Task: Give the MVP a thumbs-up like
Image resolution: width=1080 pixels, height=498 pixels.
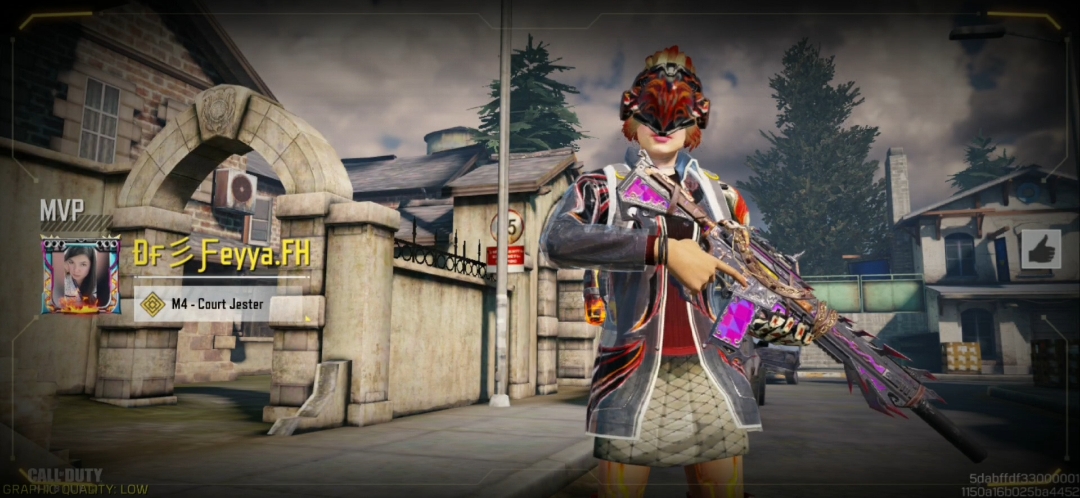Action: [x=1040, y=249]
